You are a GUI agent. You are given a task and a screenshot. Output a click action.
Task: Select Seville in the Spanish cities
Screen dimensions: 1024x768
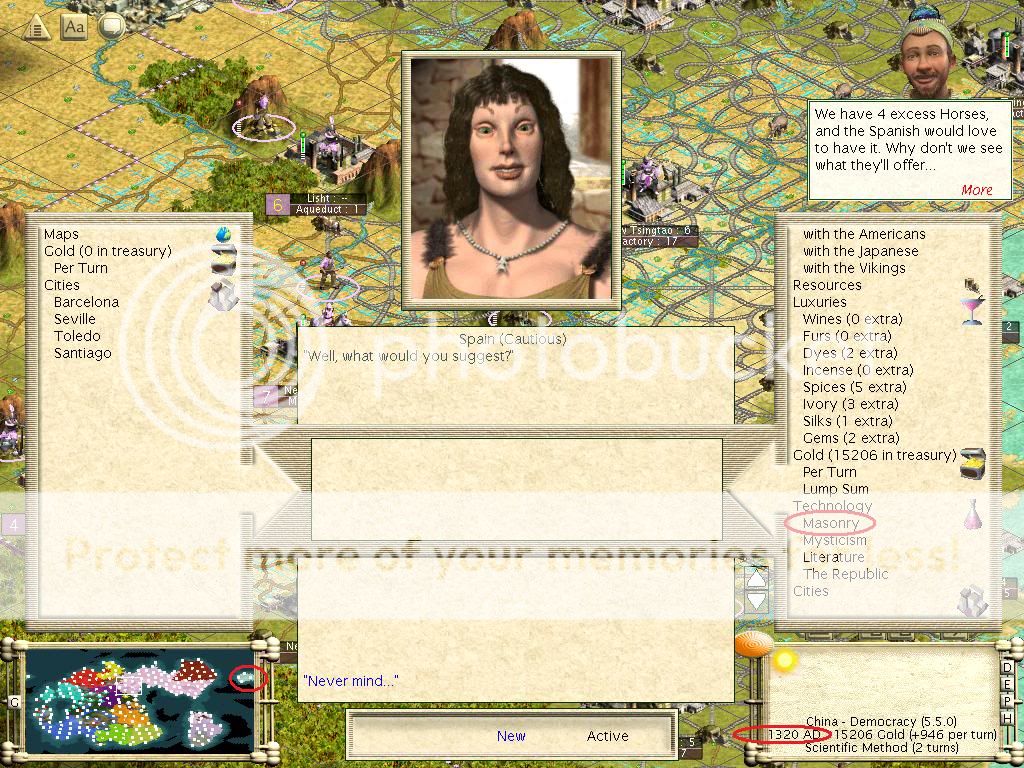[75, 319]
